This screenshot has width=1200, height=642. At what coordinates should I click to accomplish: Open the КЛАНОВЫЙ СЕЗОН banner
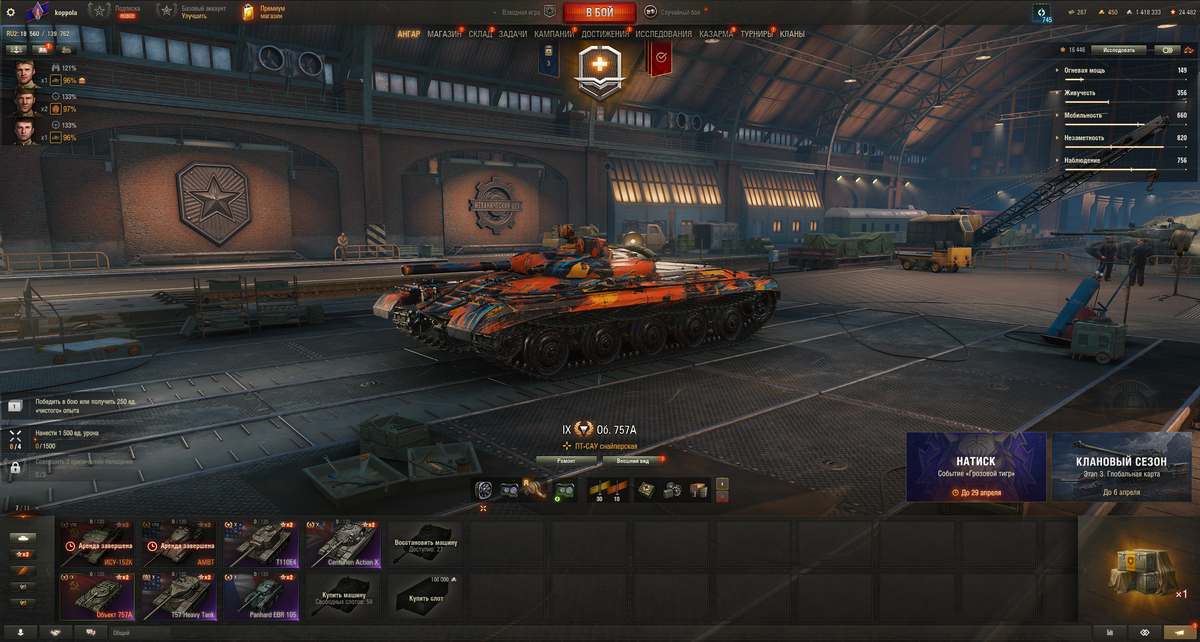pyautogui.click(x=1121, y=467)
